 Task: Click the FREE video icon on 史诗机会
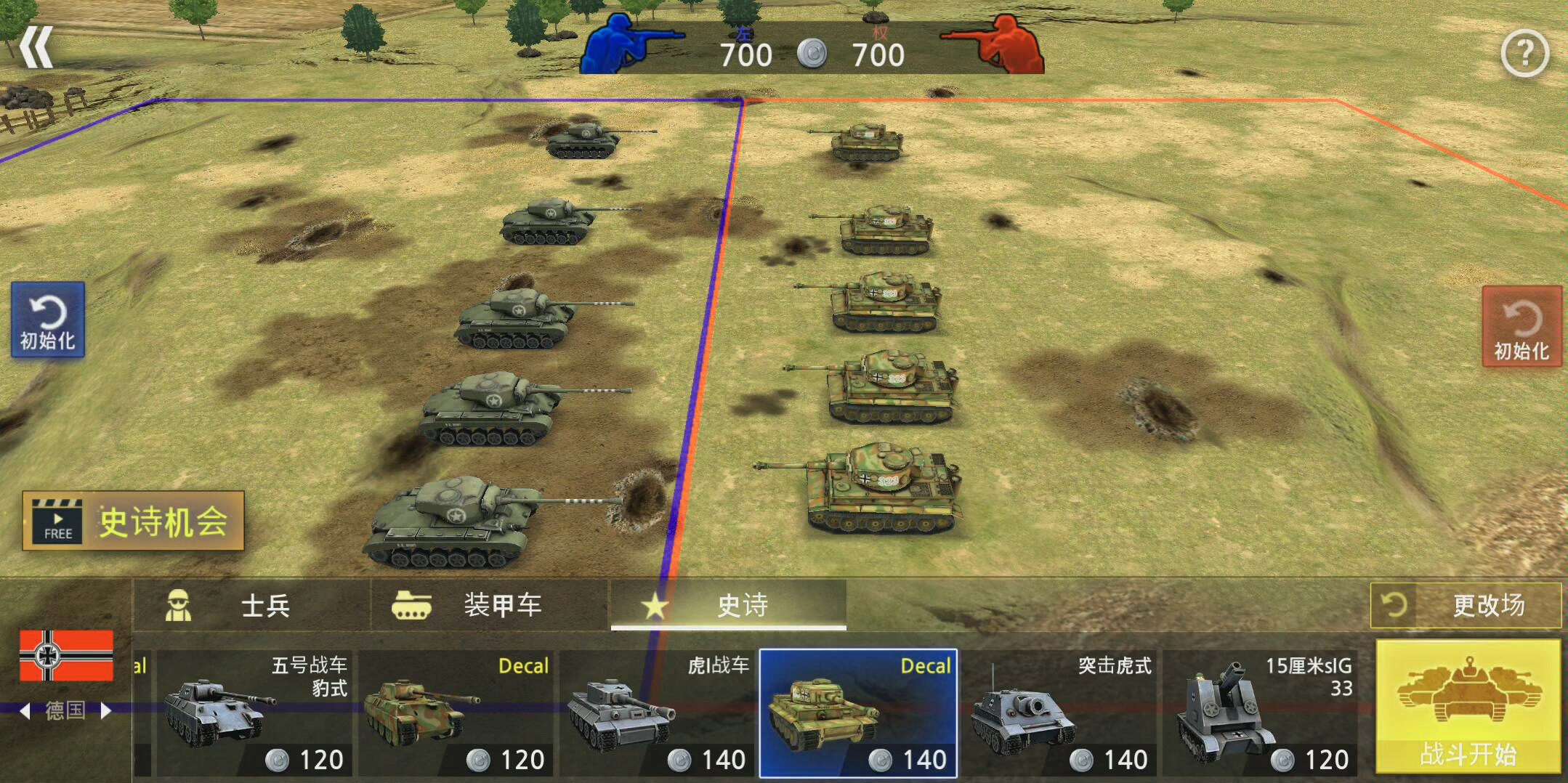click(x=58, y=523)
